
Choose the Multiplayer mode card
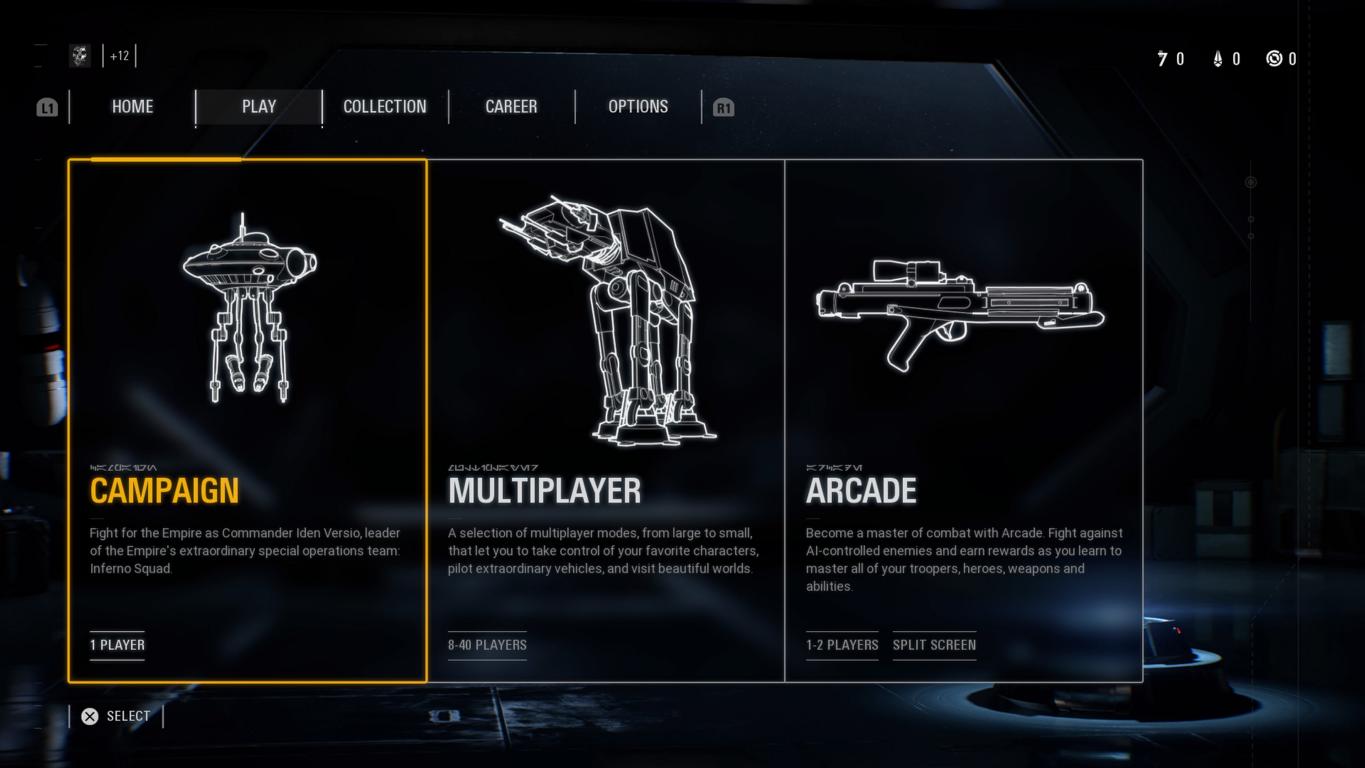coord(606,420)
